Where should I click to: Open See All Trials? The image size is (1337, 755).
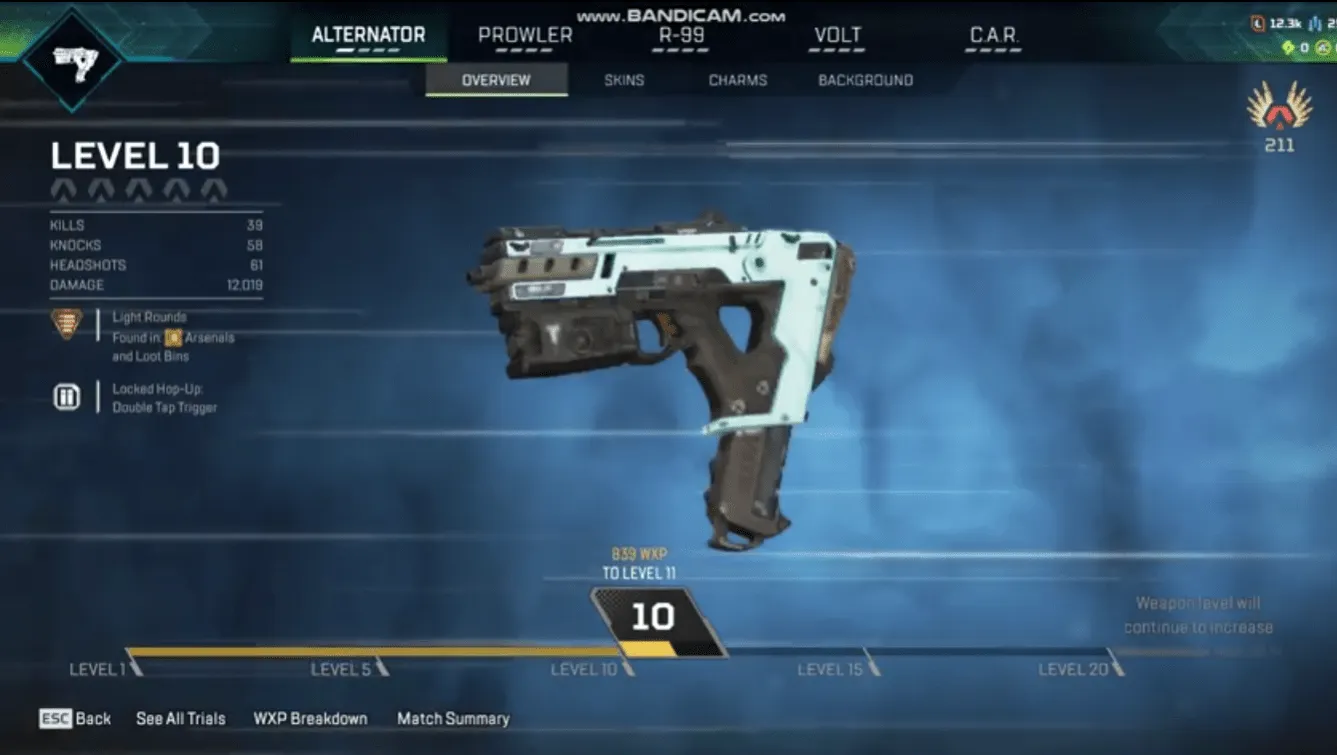coord(181,718)
